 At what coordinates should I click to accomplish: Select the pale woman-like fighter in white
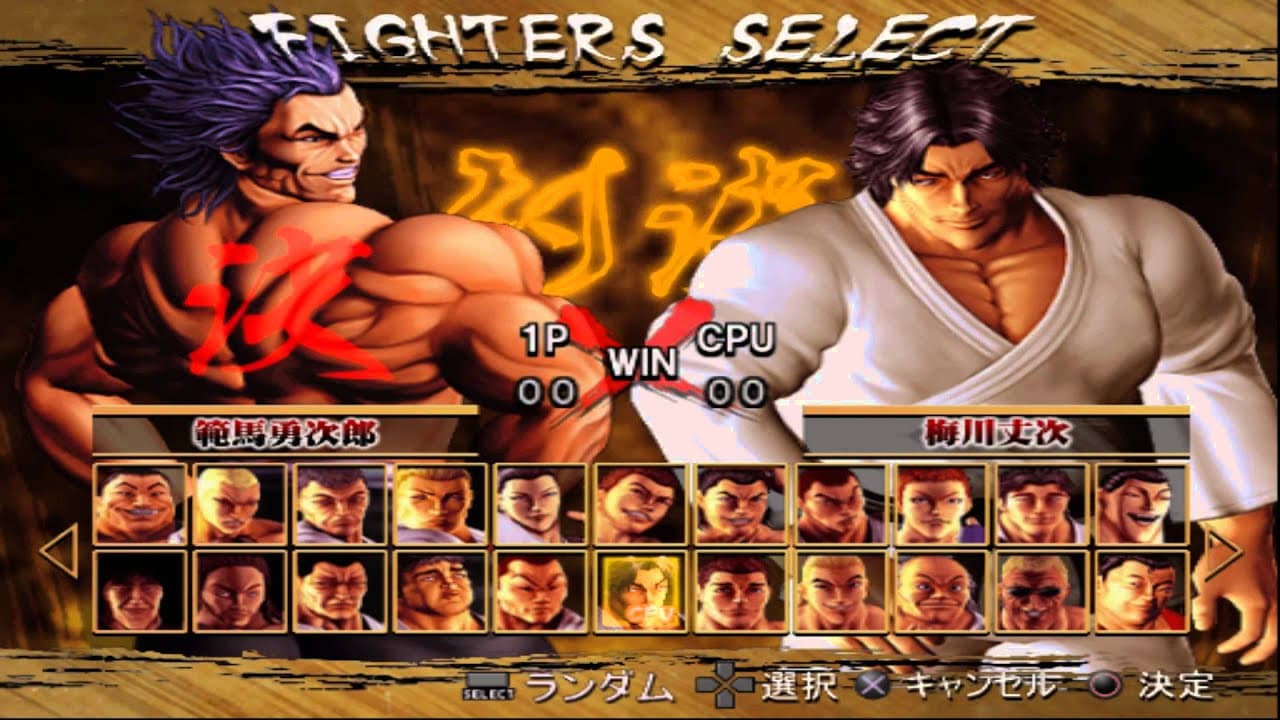[x=540, y=504]
